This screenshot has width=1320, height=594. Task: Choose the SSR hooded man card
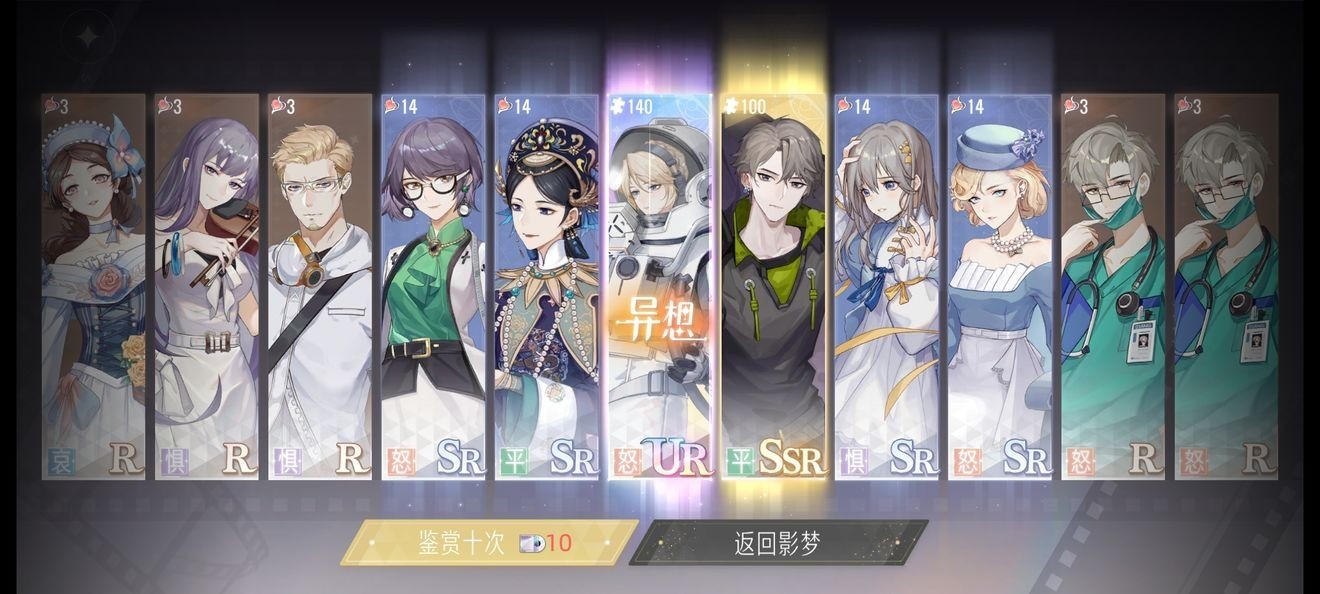click(774, 287)
